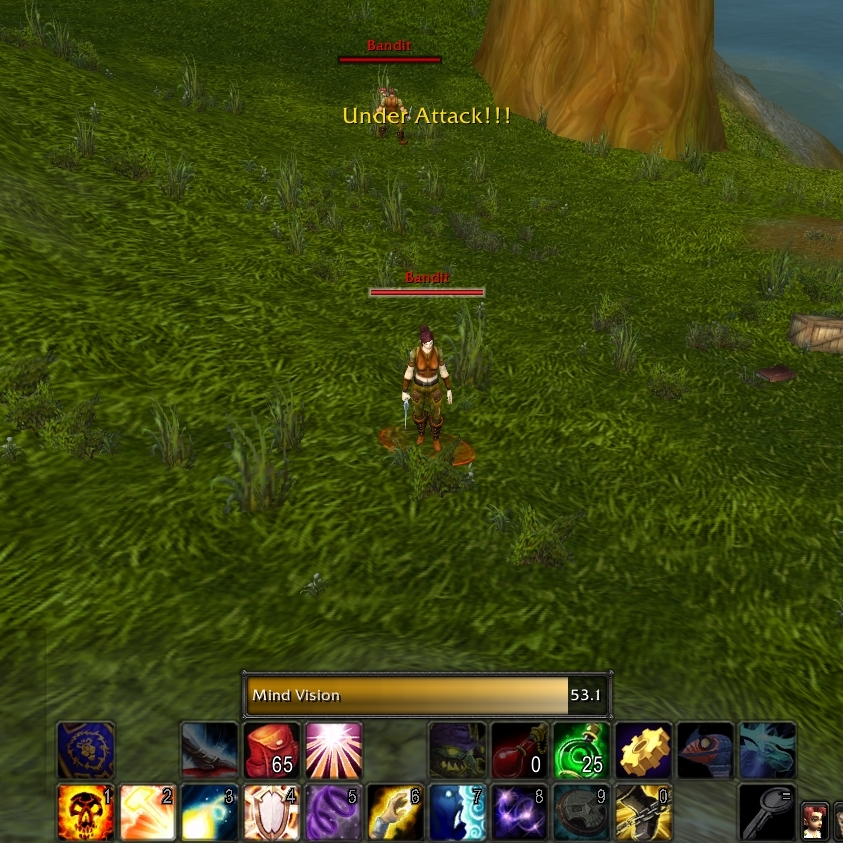Activate the blue-yellow light burst in slot 3

coord(210,812)
